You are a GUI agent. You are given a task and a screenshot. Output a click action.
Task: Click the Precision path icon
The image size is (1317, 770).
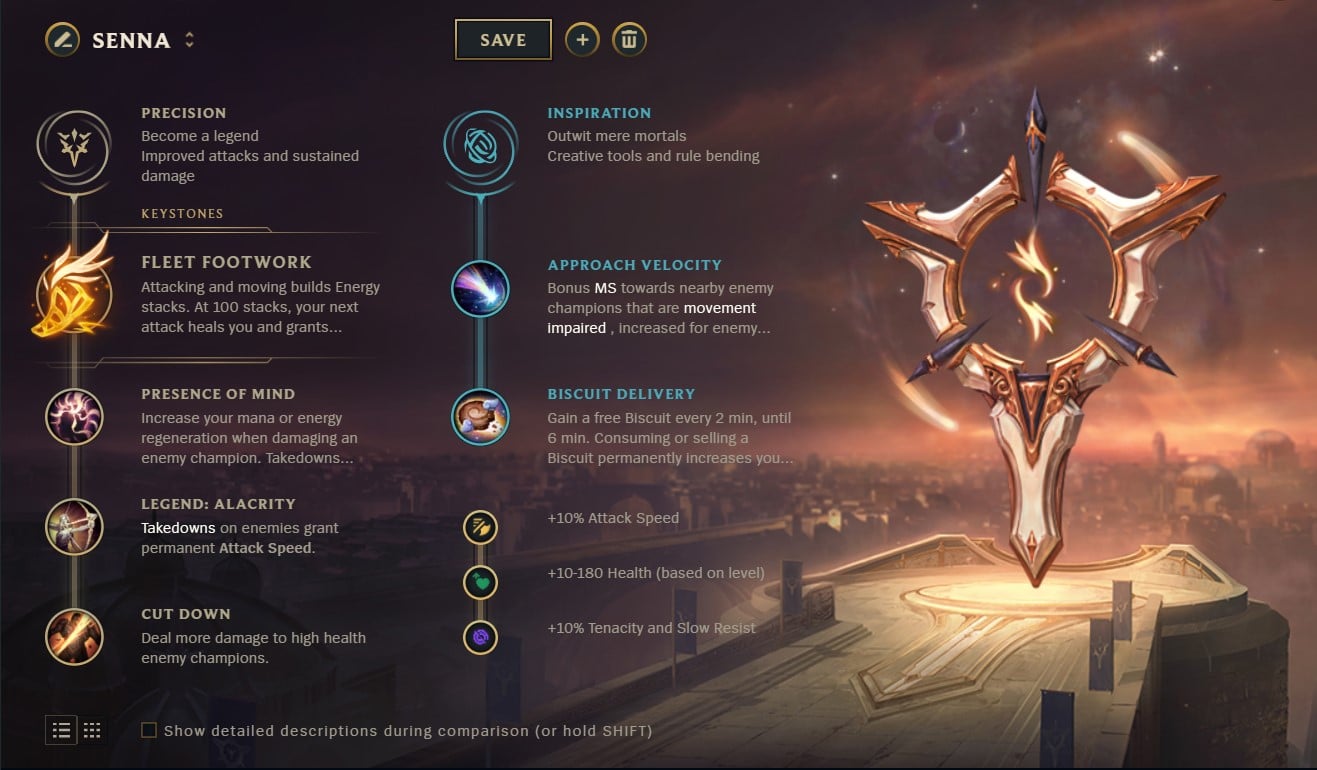point(73,145)
